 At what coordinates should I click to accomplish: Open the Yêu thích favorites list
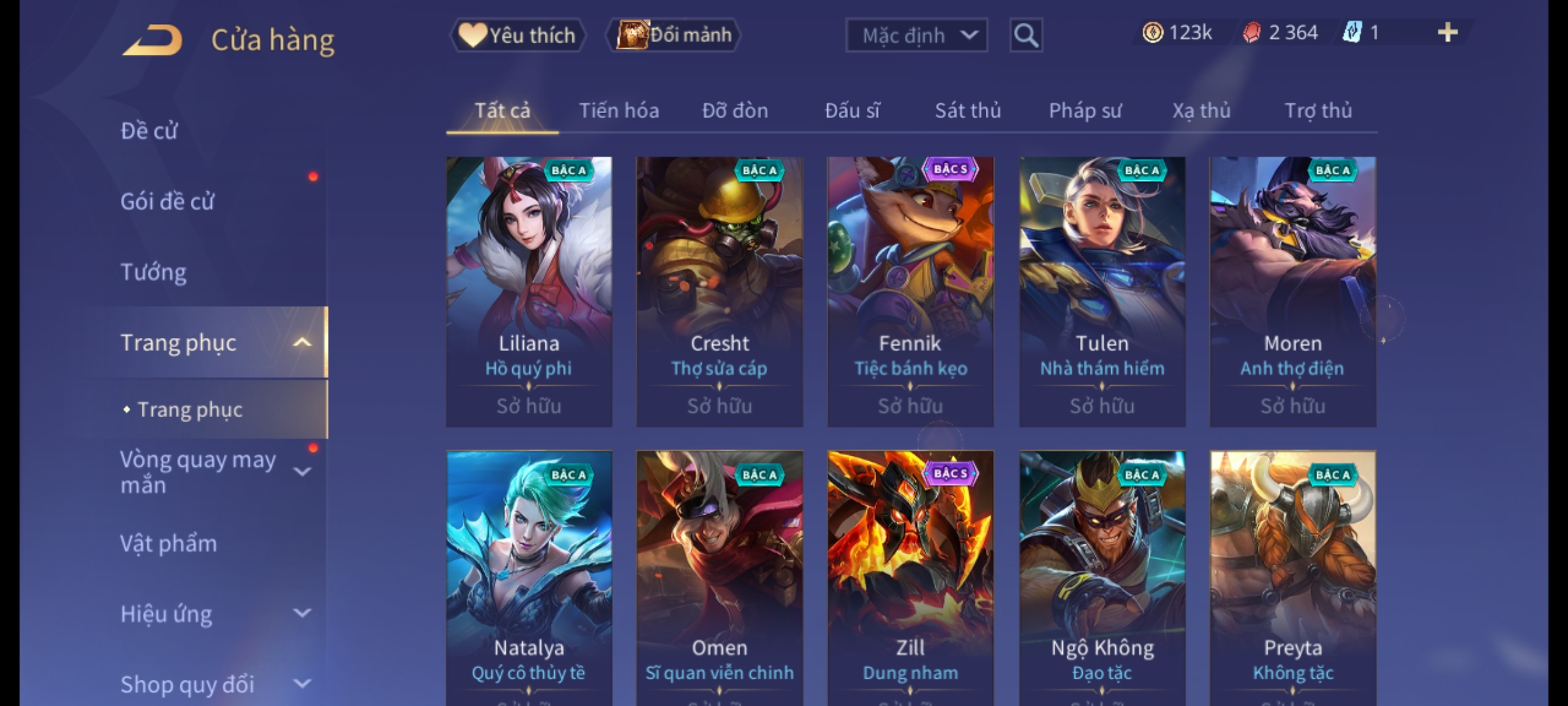pos(518,35)
